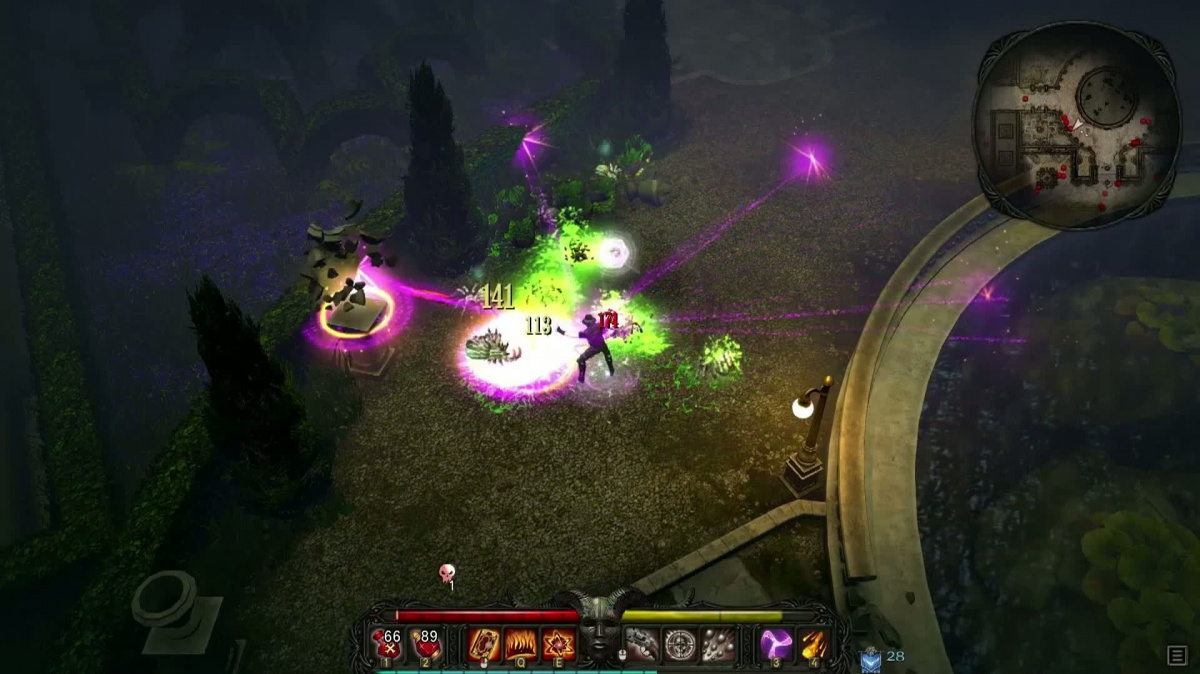This screenshot has width=1200, height=674.
Task: Select the horned mask character portrait
Action: [x=599, y=634]
